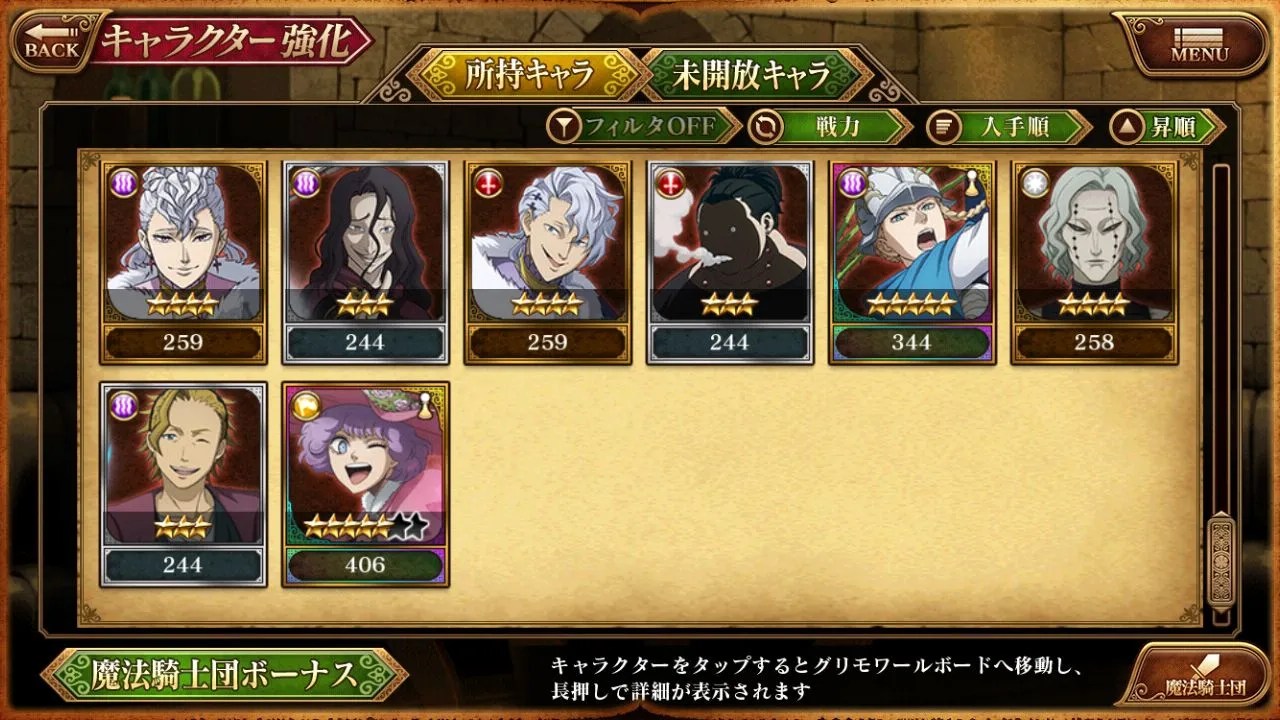
Task: Switch to the 所持キャラ tab
Action: (529, 75)
